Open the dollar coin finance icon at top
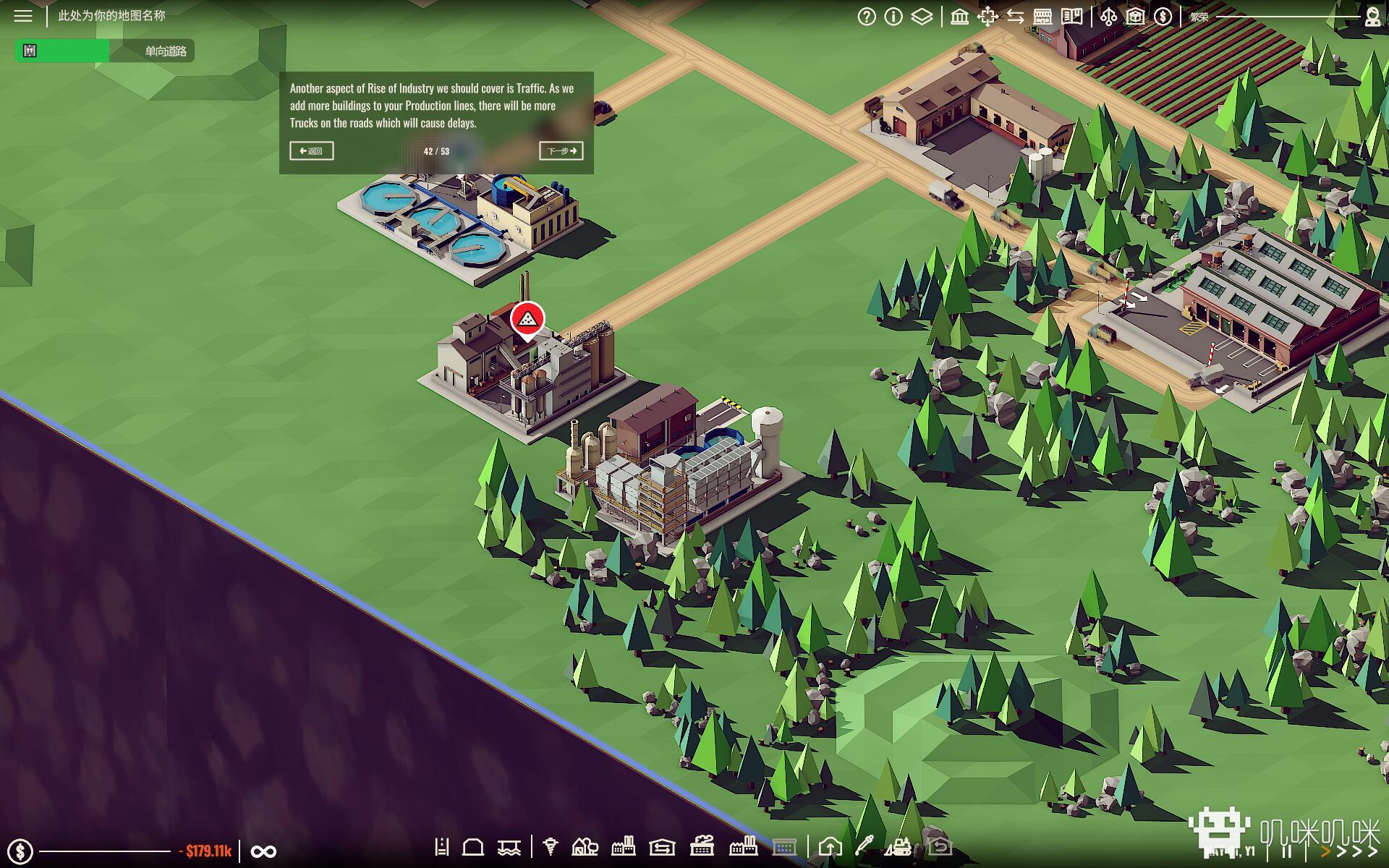The width and height of the screenshot is (1389, 868). coord(1163,17)
